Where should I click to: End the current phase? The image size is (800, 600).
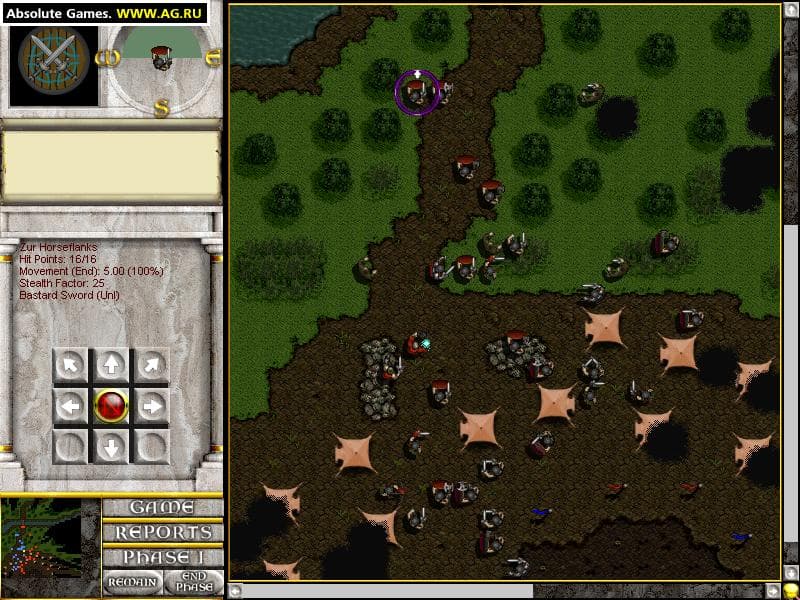193,582
